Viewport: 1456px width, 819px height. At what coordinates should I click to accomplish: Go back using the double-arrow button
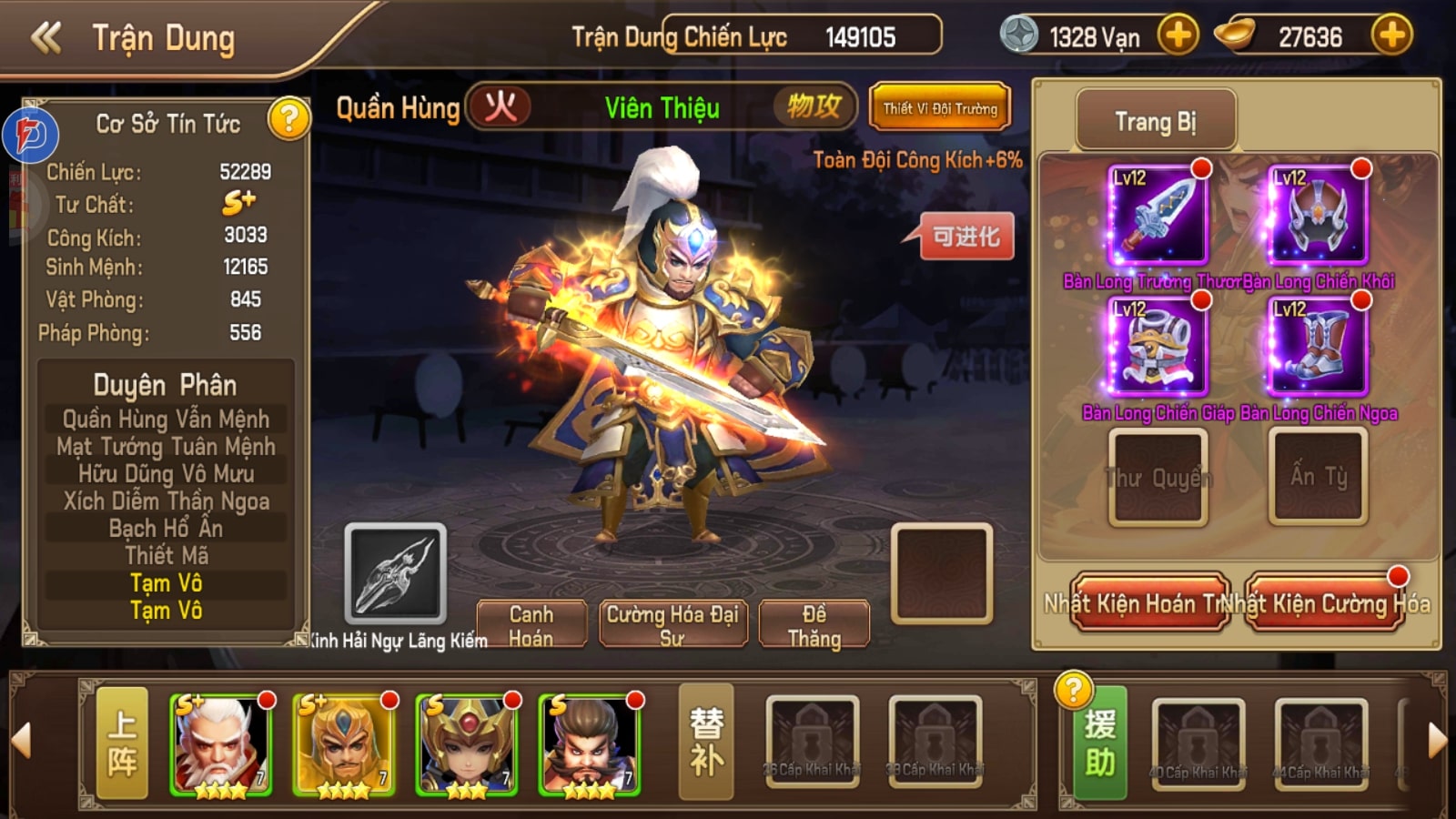pyautogui.click(x=46, y=38)
